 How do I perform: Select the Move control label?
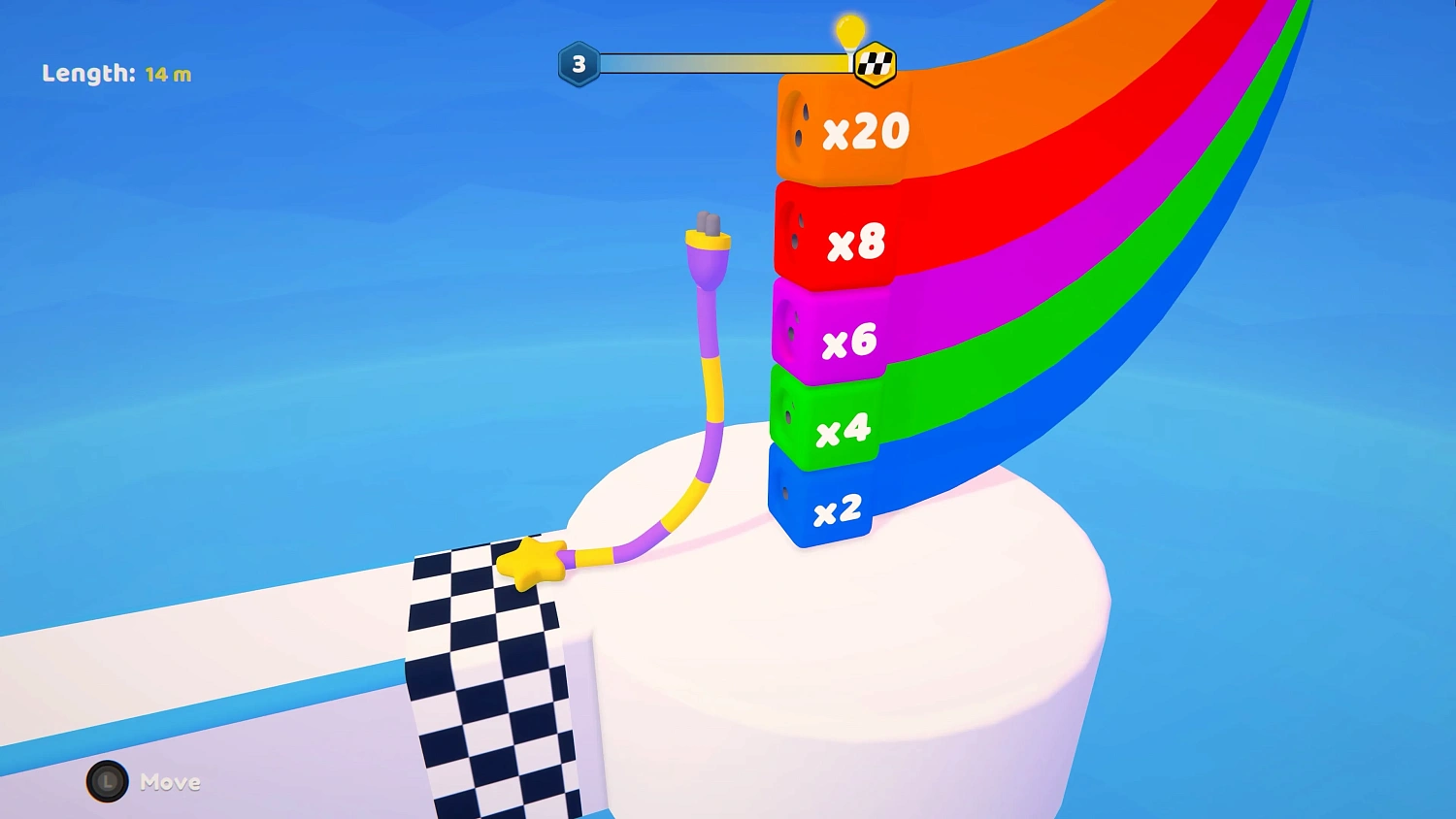[x=170, y=782]
